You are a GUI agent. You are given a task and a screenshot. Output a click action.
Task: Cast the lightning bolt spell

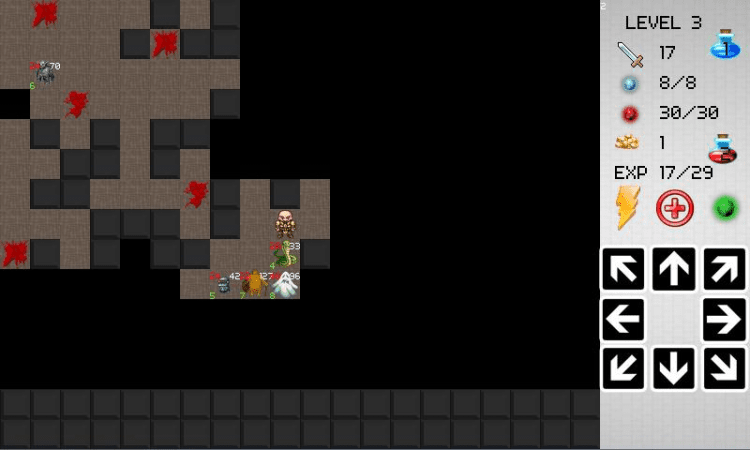[x=627, y=208]
